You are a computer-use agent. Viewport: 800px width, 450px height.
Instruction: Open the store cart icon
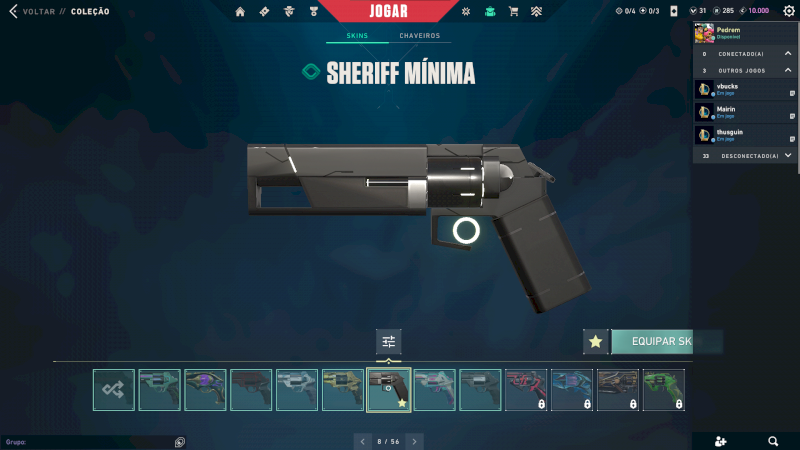(513, 12)
